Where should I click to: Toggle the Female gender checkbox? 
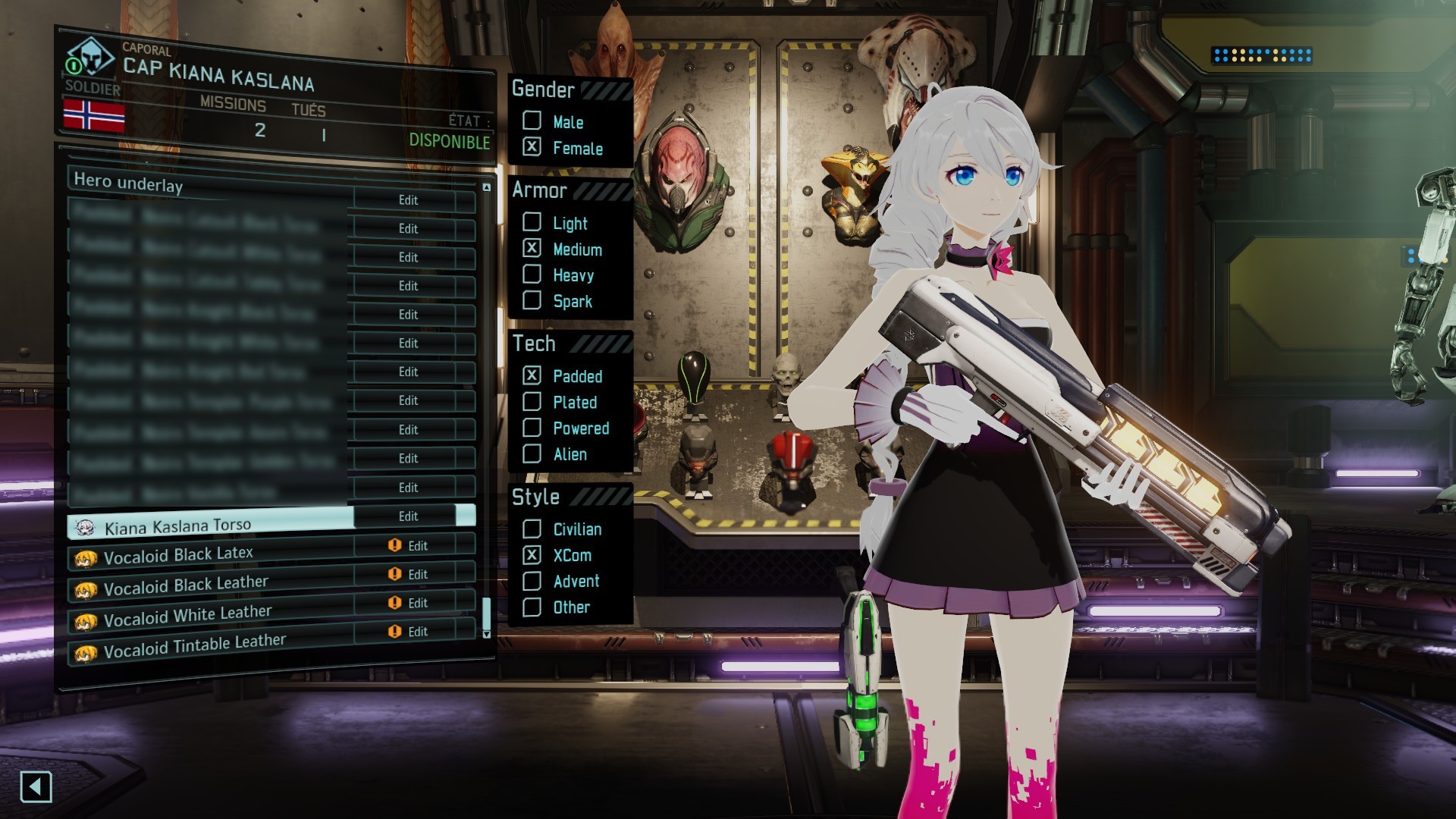[532, 147]
